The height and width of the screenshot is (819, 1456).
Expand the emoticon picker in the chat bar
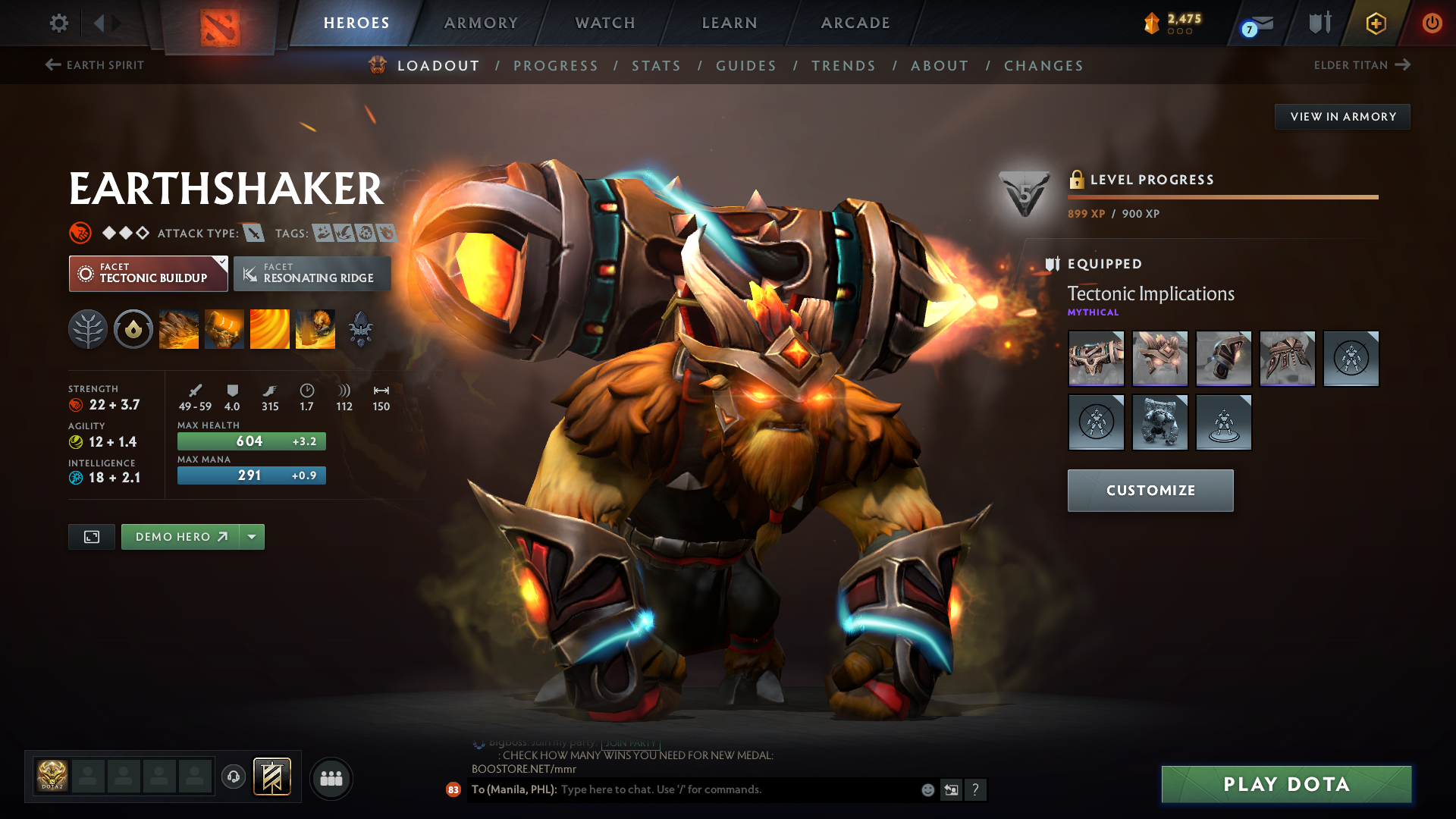coord(927,789)
